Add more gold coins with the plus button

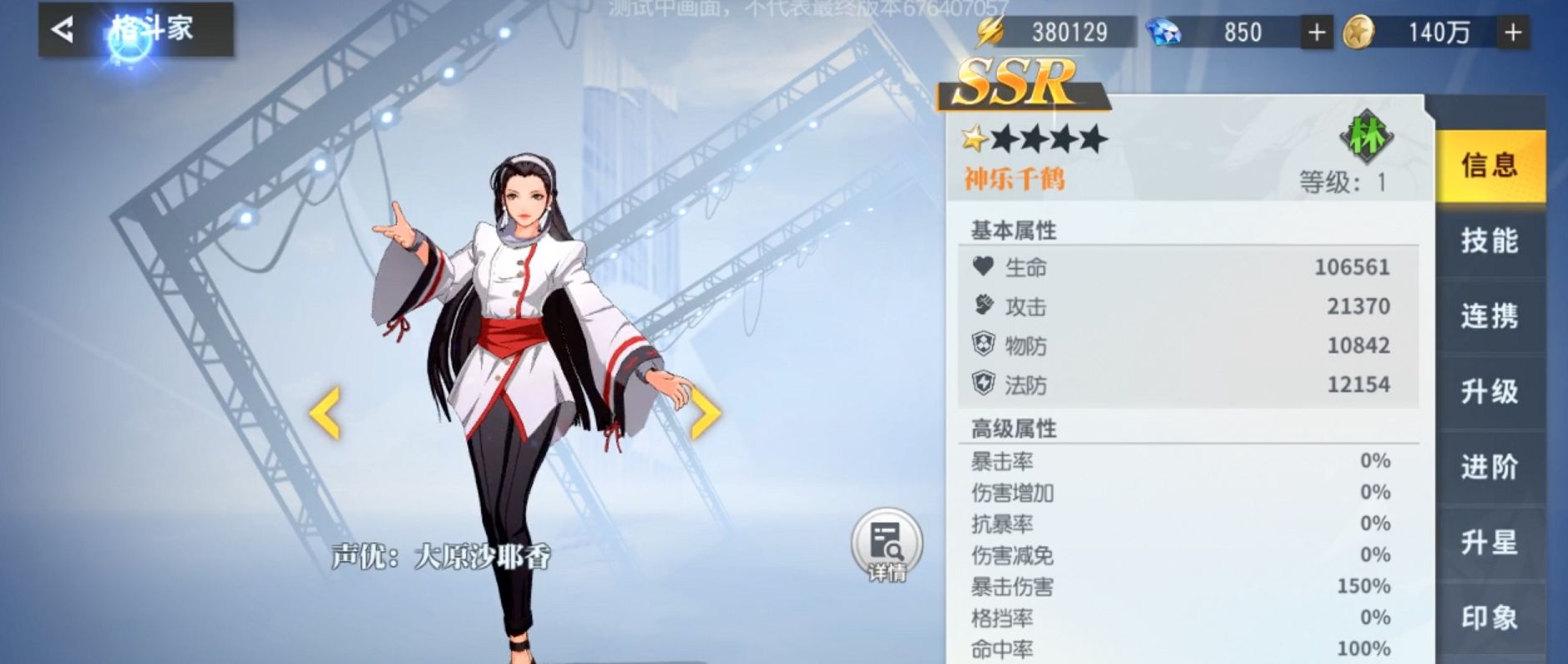point(1513,33)
